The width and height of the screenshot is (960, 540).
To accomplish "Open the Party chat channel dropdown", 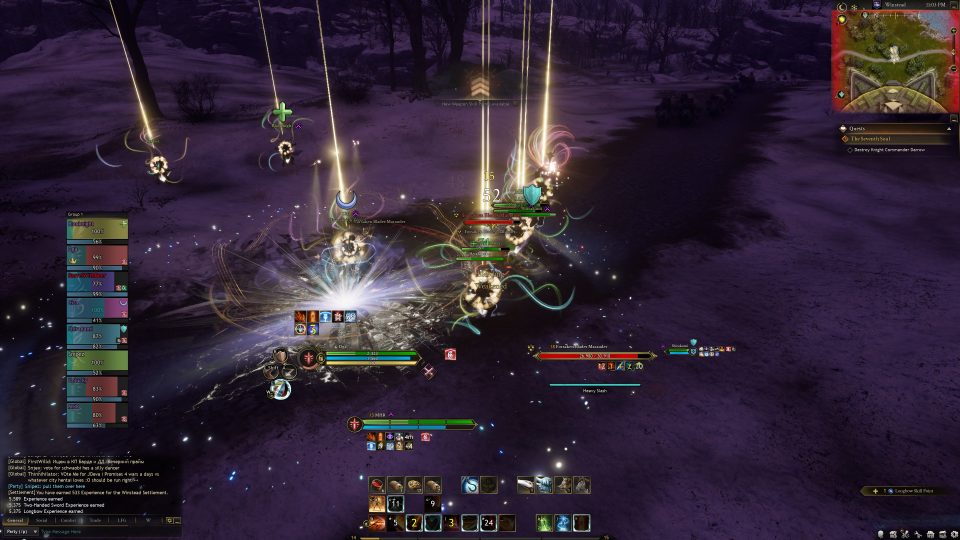I will coord(20,531).
